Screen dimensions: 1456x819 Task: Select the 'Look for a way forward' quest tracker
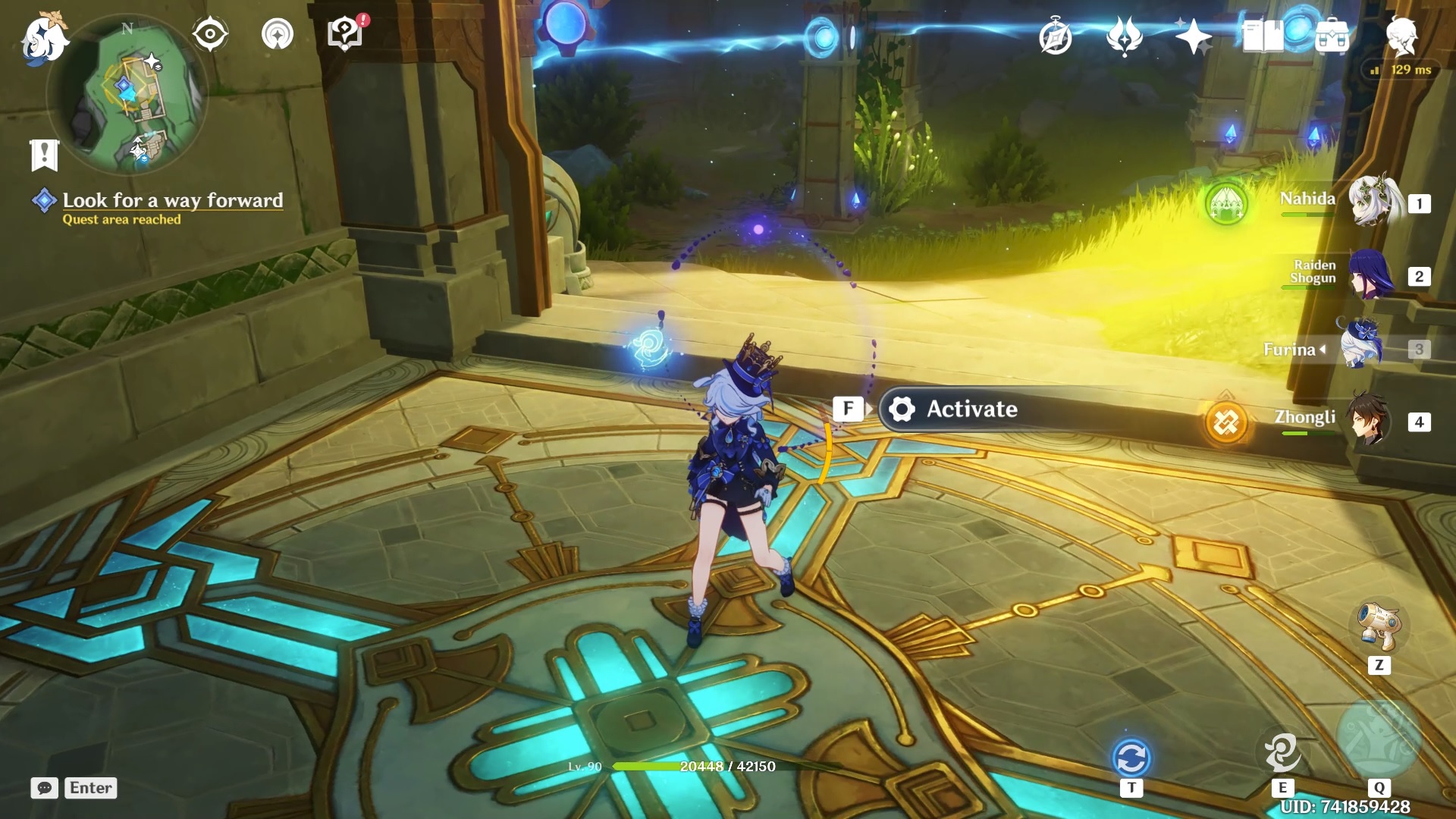click(x=172, y=200)
